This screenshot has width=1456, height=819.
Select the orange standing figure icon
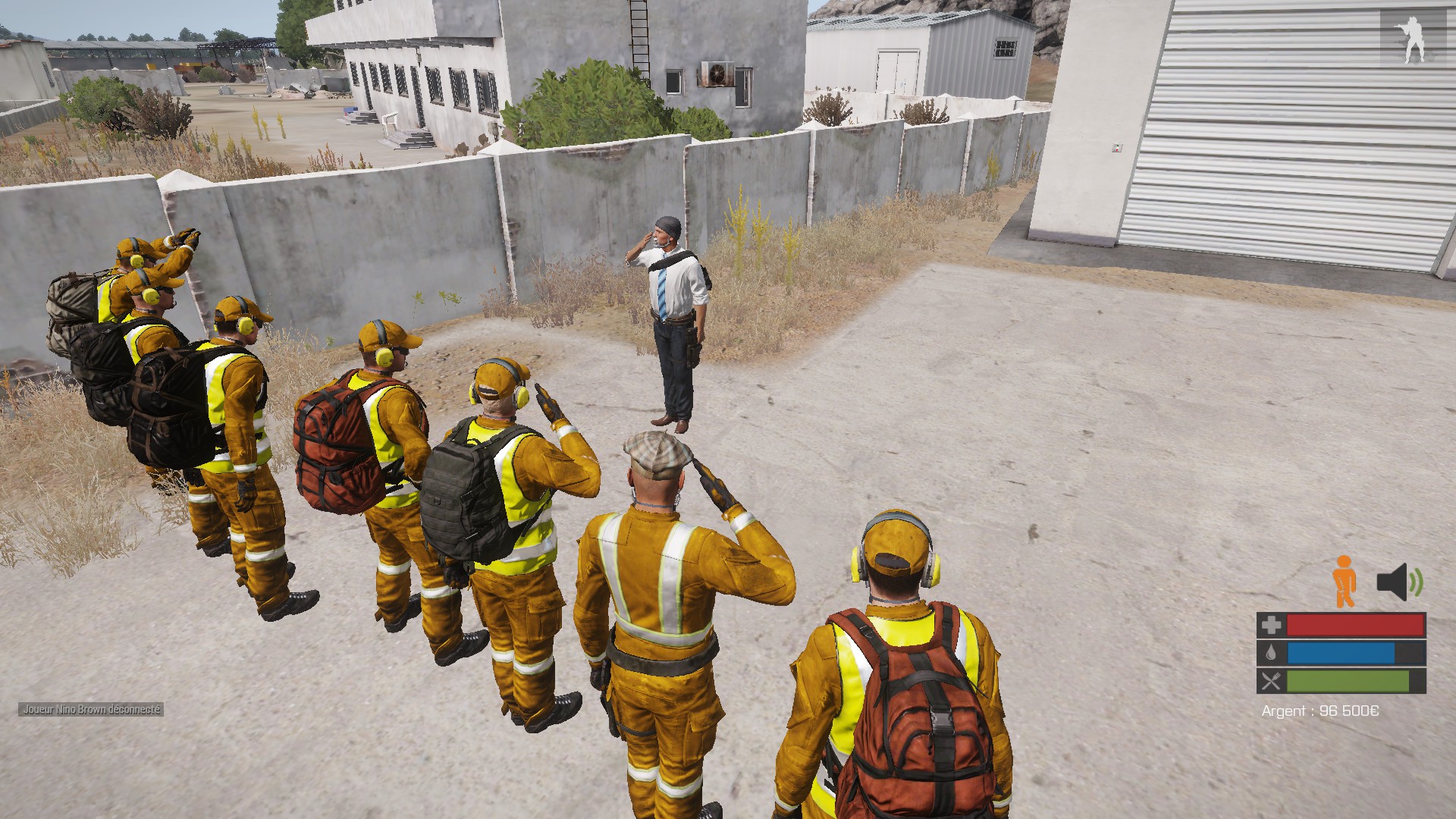pos(1344,581)
